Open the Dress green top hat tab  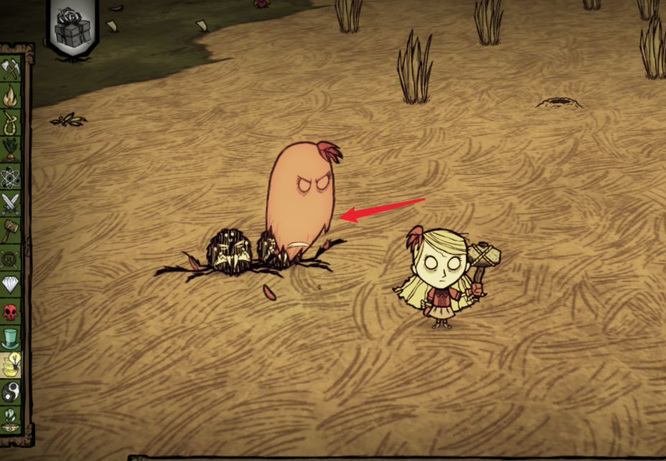tap(11, 338)
